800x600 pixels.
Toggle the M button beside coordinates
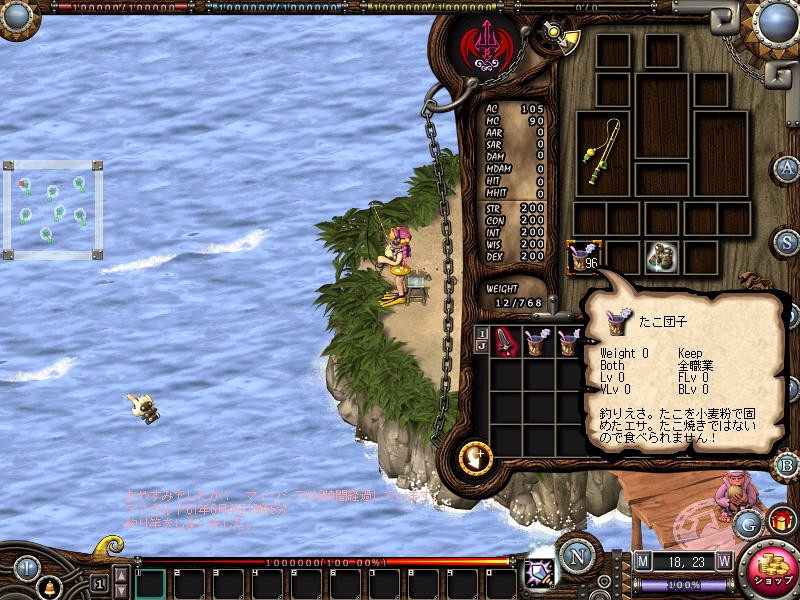coord(642,562)
